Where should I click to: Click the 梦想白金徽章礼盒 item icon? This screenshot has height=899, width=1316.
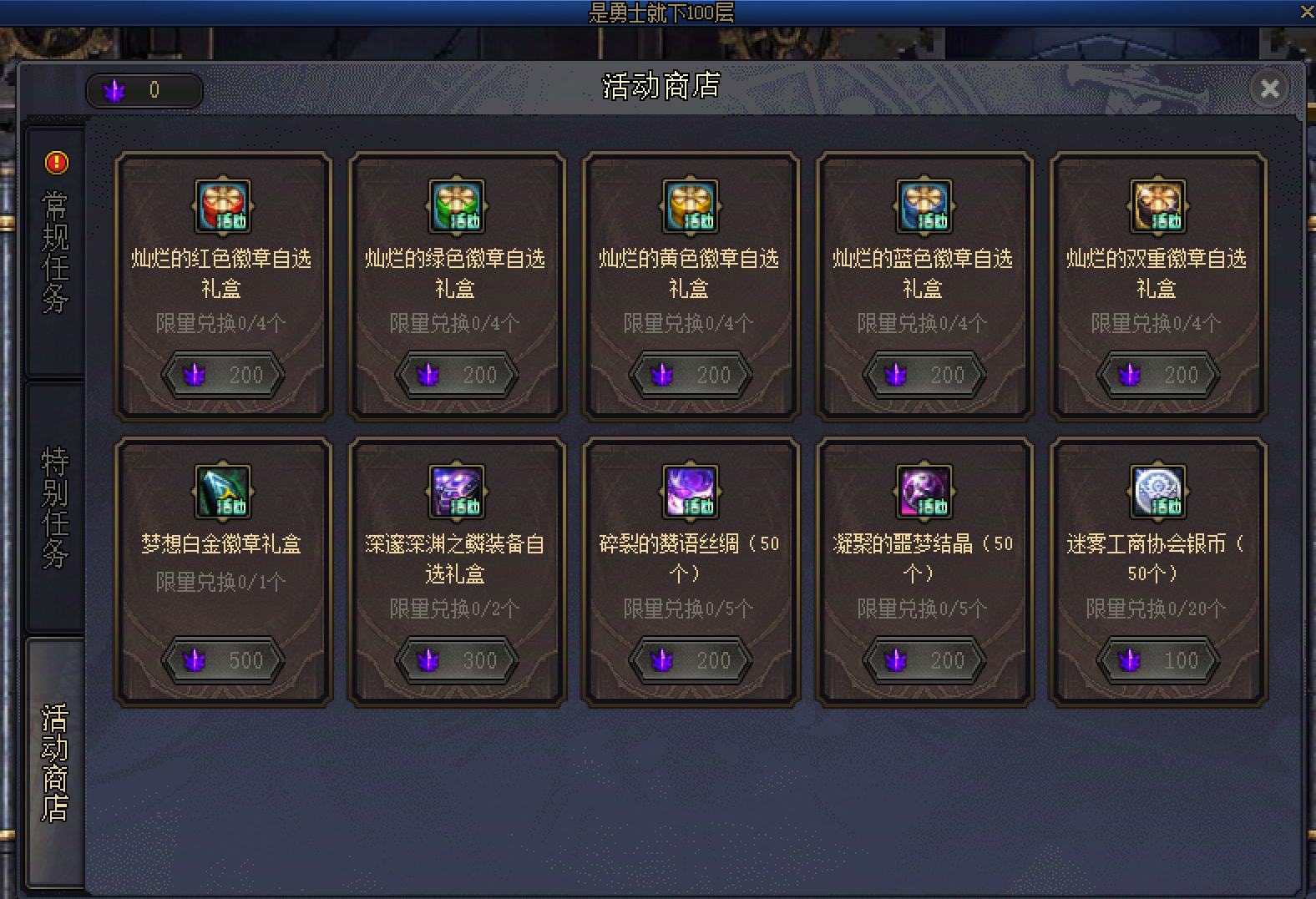(x=222, y=492)
